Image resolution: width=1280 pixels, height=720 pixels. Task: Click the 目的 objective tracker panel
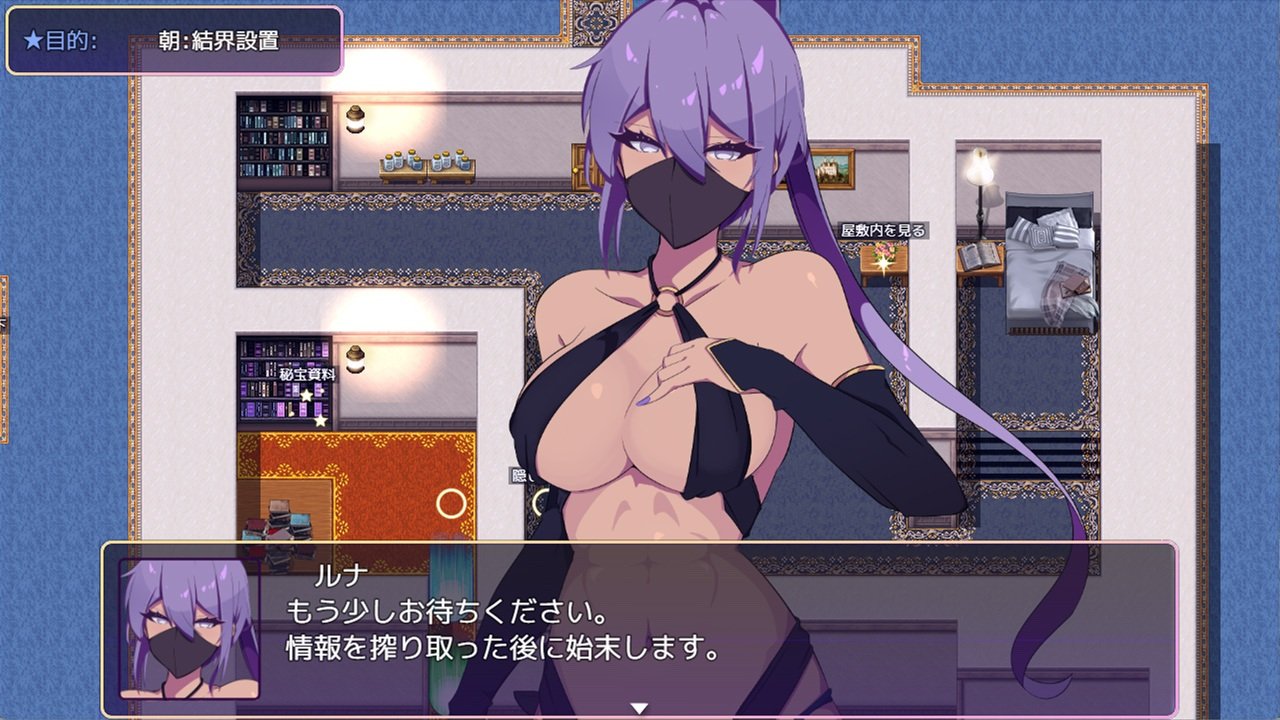coord(175,41)
